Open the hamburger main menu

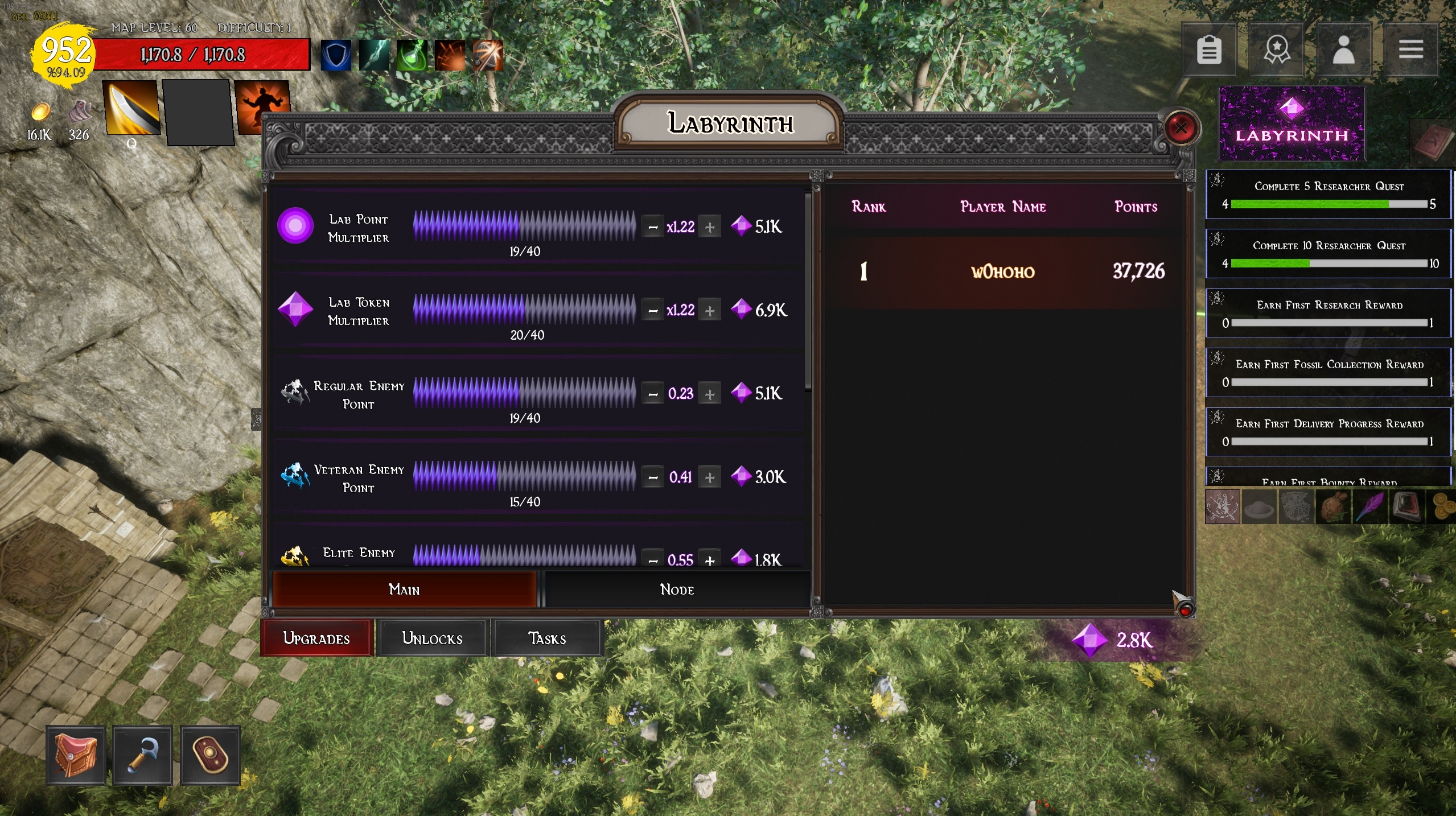(1410, 50)
